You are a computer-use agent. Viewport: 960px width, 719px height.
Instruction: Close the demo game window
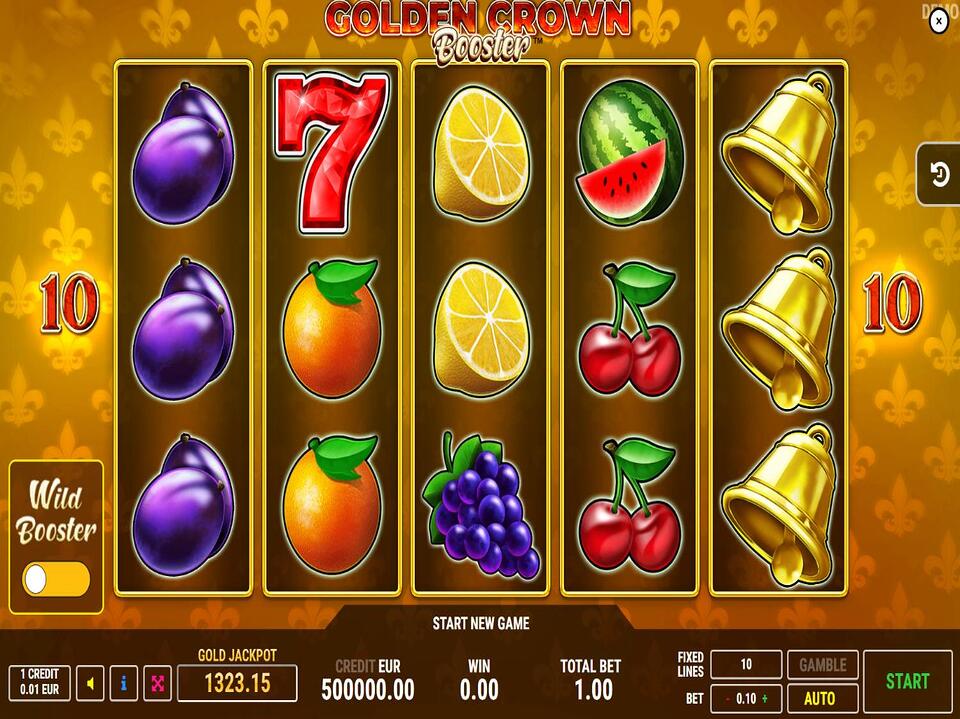coord(938,22)
